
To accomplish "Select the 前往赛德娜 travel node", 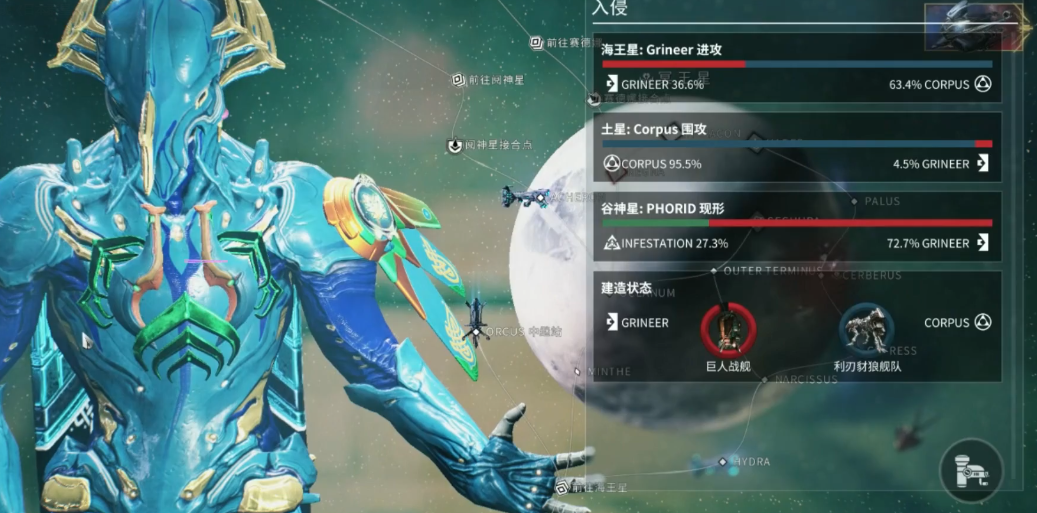I will coord(537,43).
